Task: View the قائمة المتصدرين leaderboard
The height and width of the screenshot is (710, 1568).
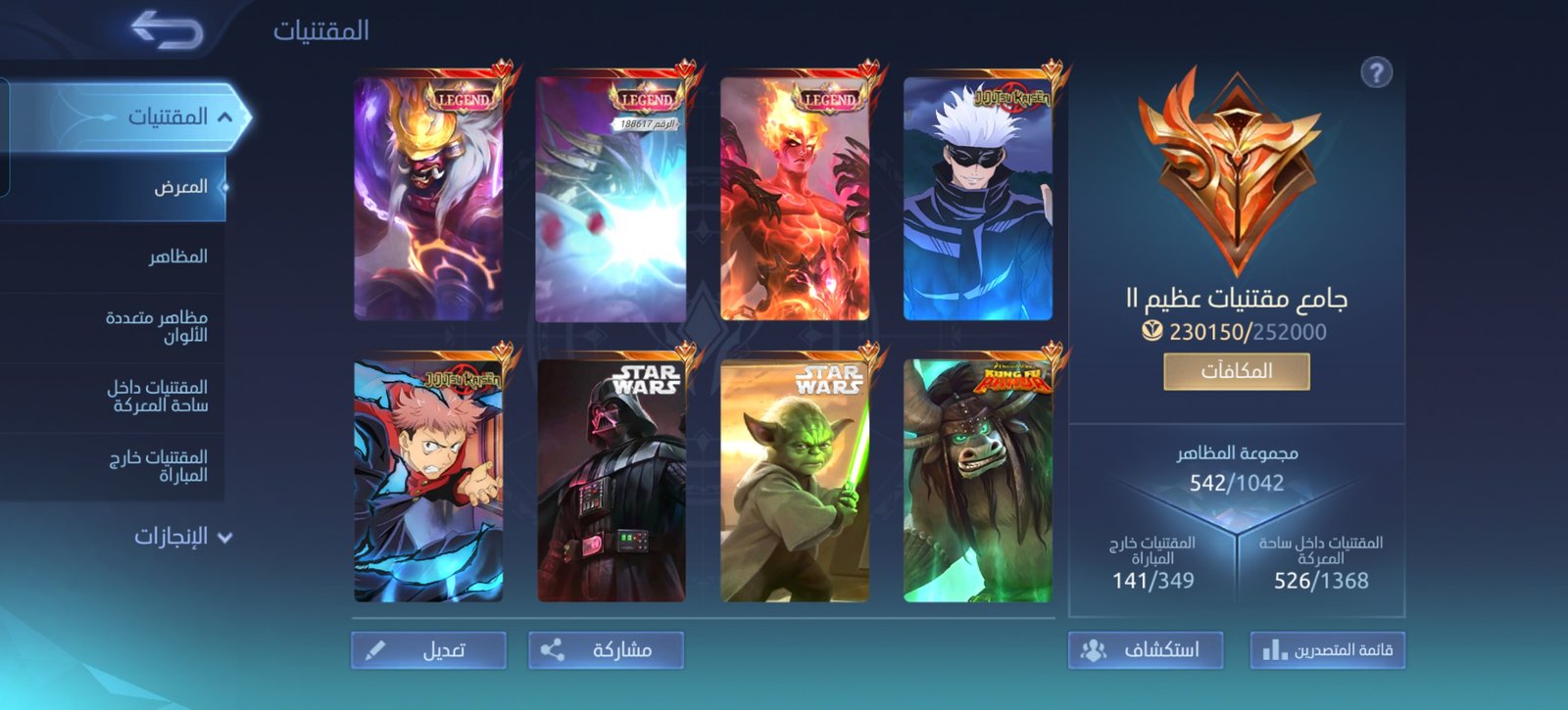Action: [1327, 650]
